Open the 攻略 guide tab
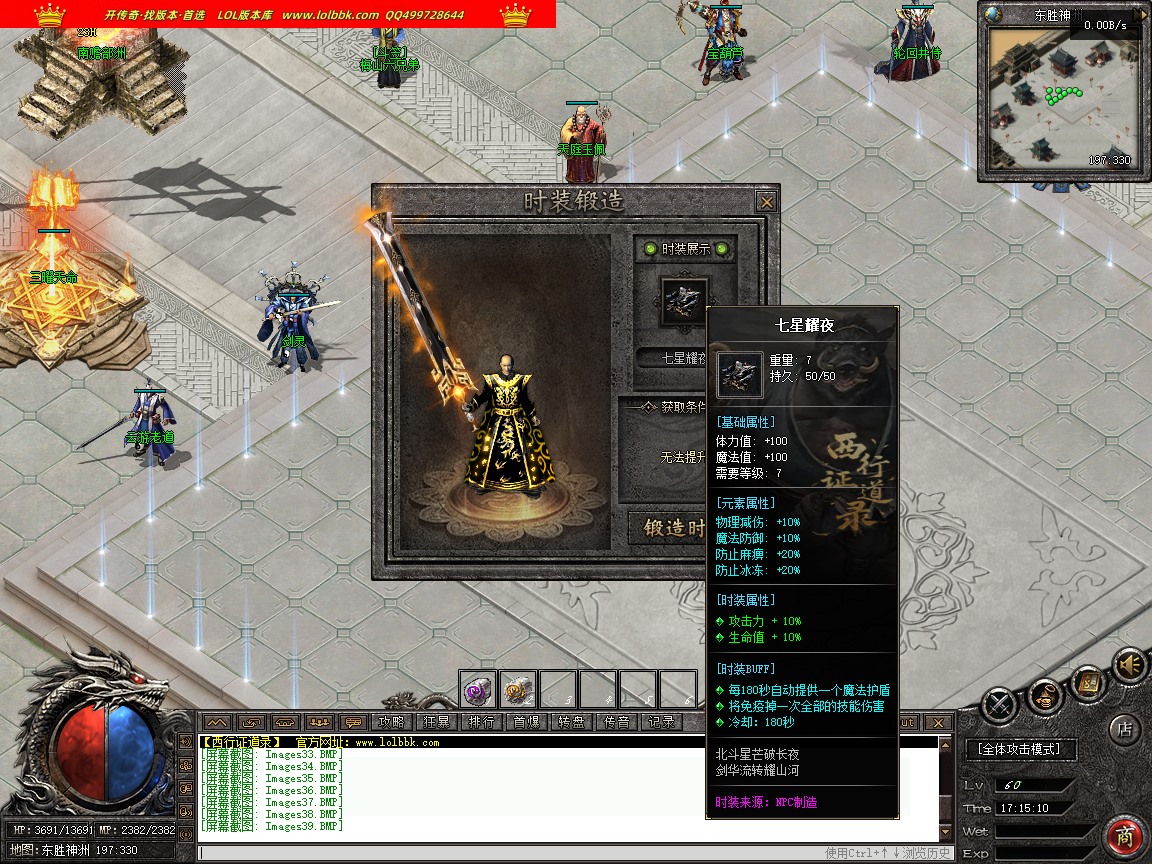 click(391, 722)
